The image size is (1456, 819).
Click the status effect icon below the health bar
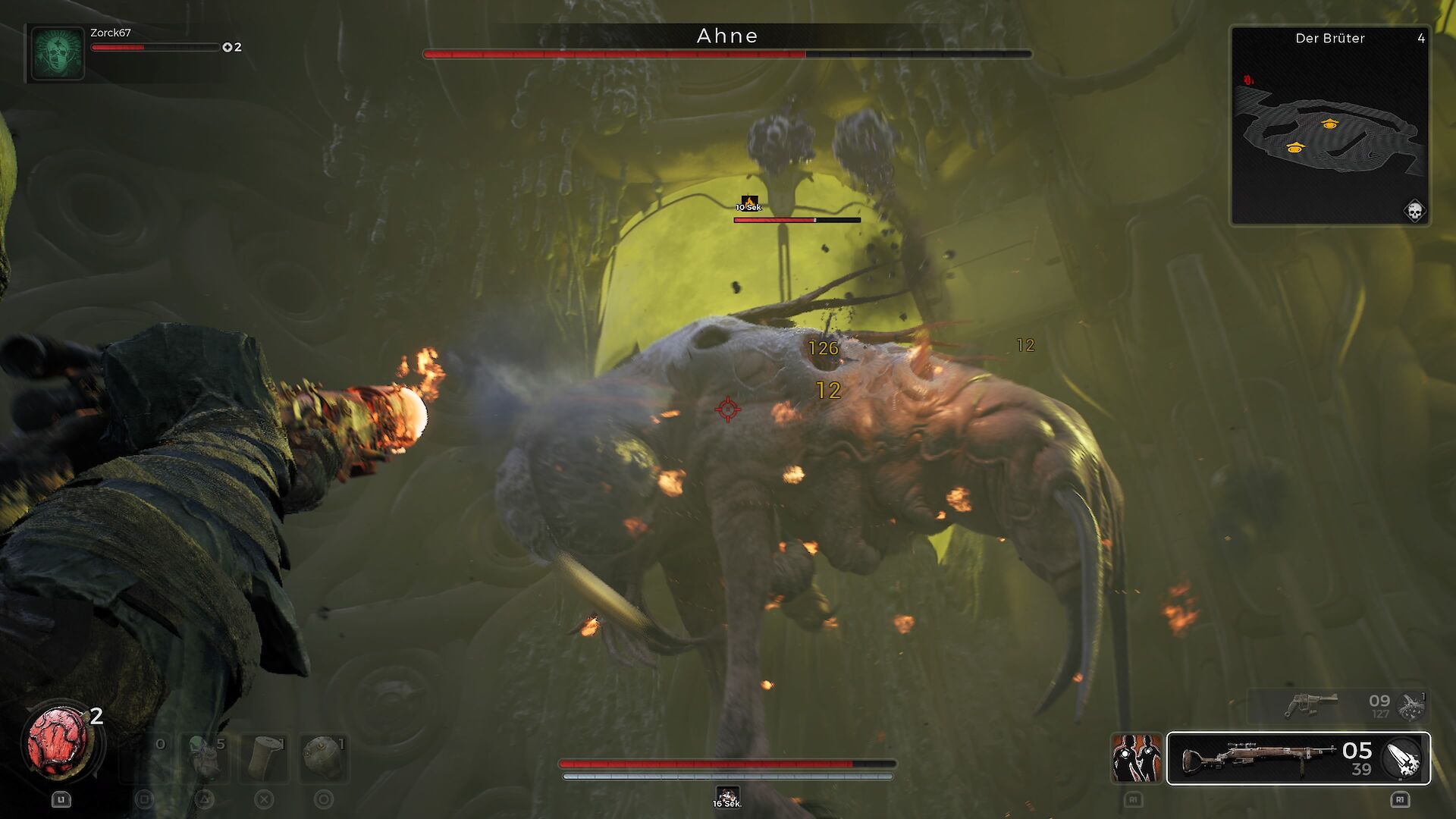point(727,796)
